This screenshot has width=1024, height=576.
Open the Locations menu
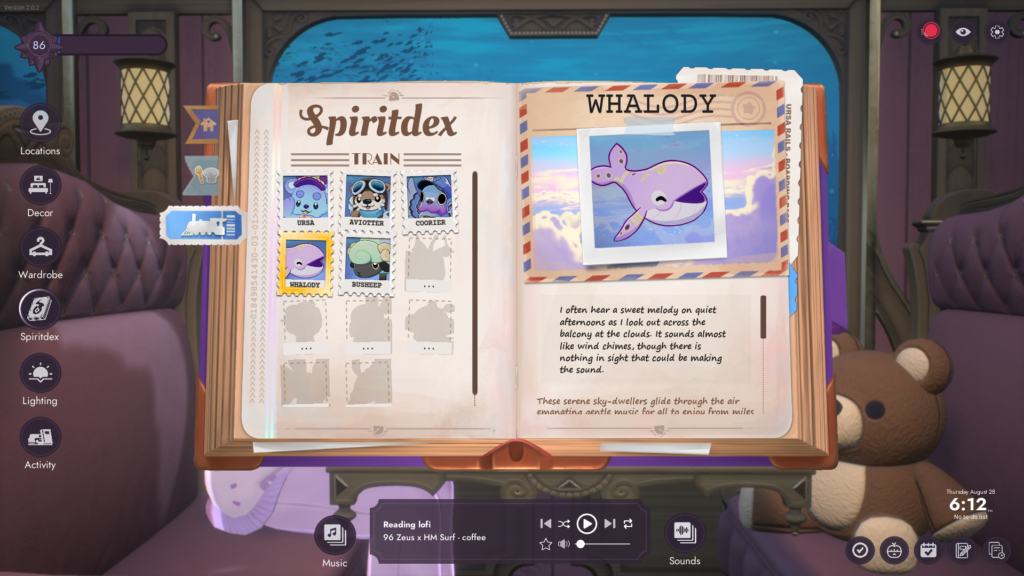40,124
